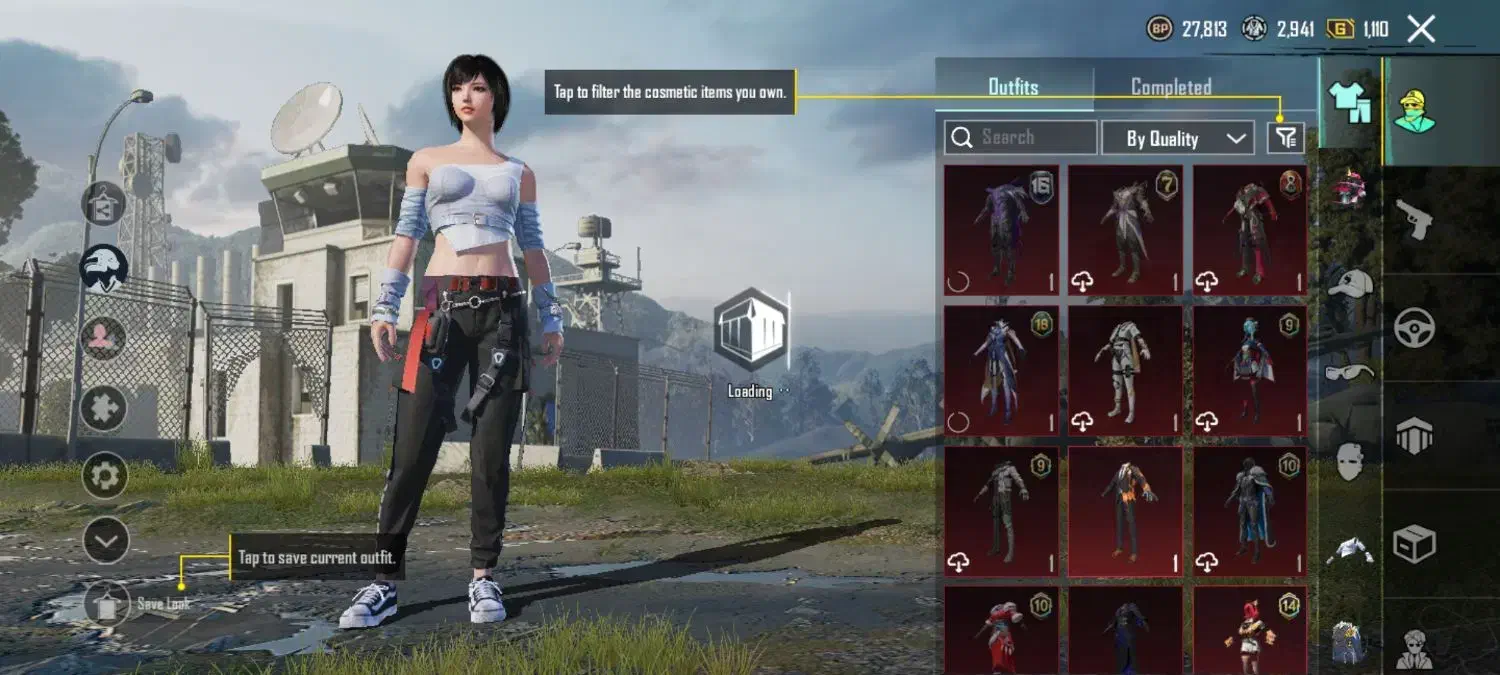Select the black suit with orange gloves
1500x675 pixels.
[1125, 510]
